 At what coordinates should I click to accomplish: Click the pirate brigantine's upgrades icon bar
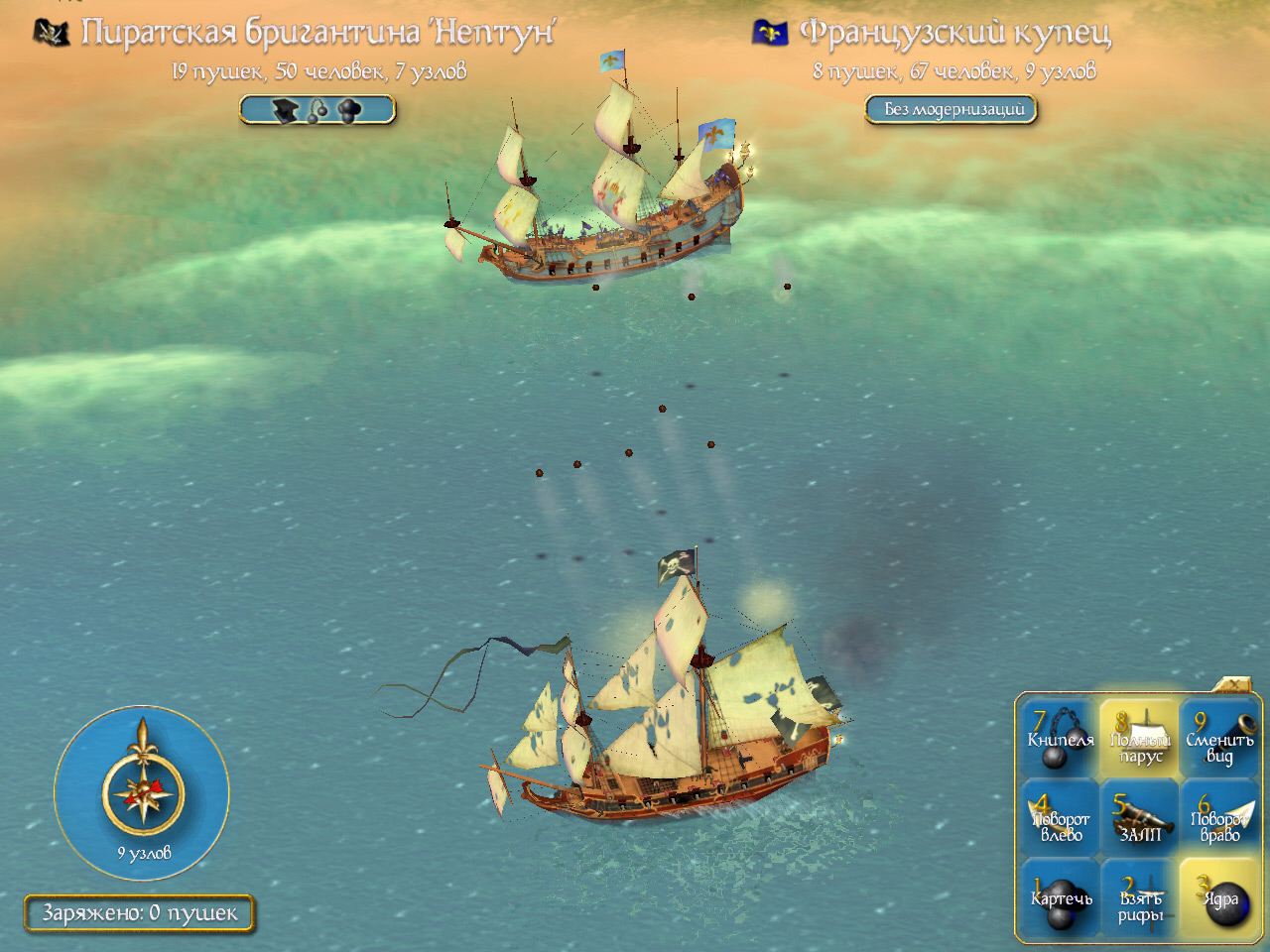(x=317, y=110)
